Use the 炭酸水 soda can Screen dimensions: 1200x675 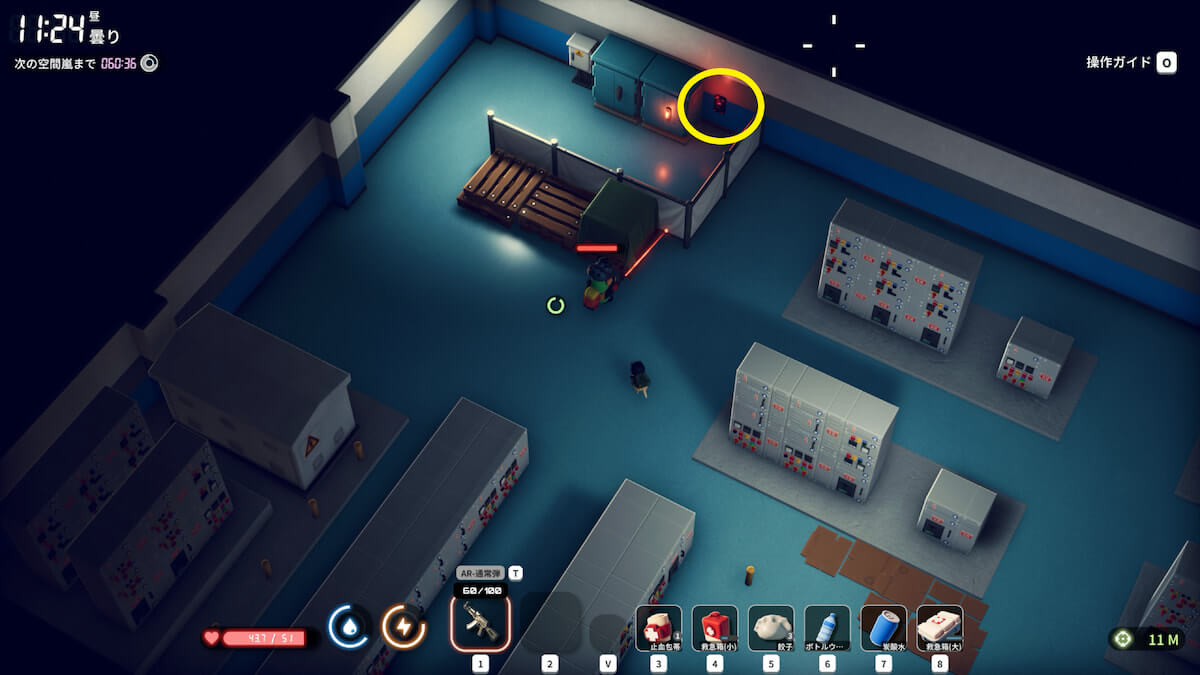(883, 628)
